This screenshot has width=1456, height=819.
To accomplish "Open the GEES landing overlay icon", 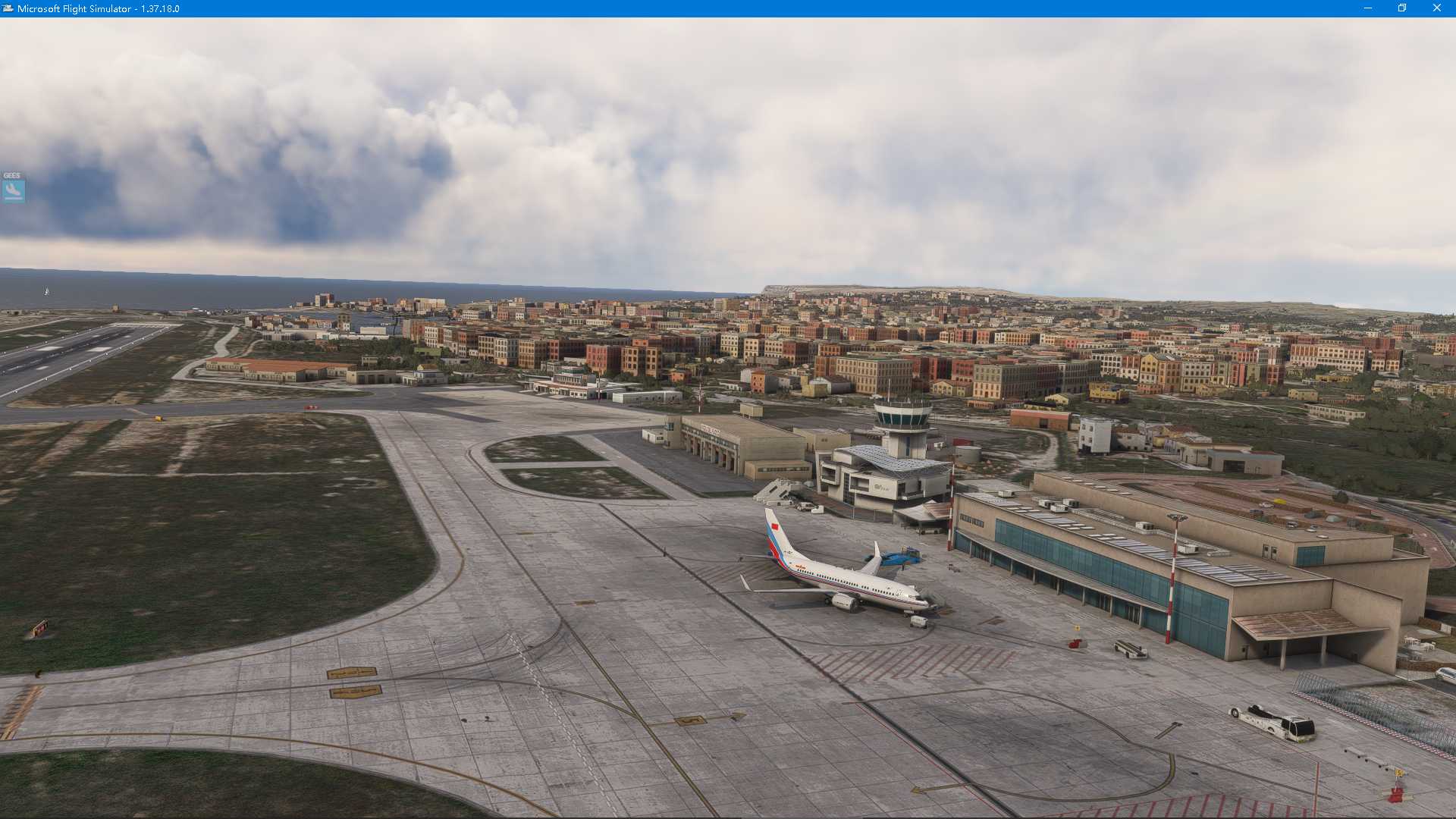I will coord(14,190).
